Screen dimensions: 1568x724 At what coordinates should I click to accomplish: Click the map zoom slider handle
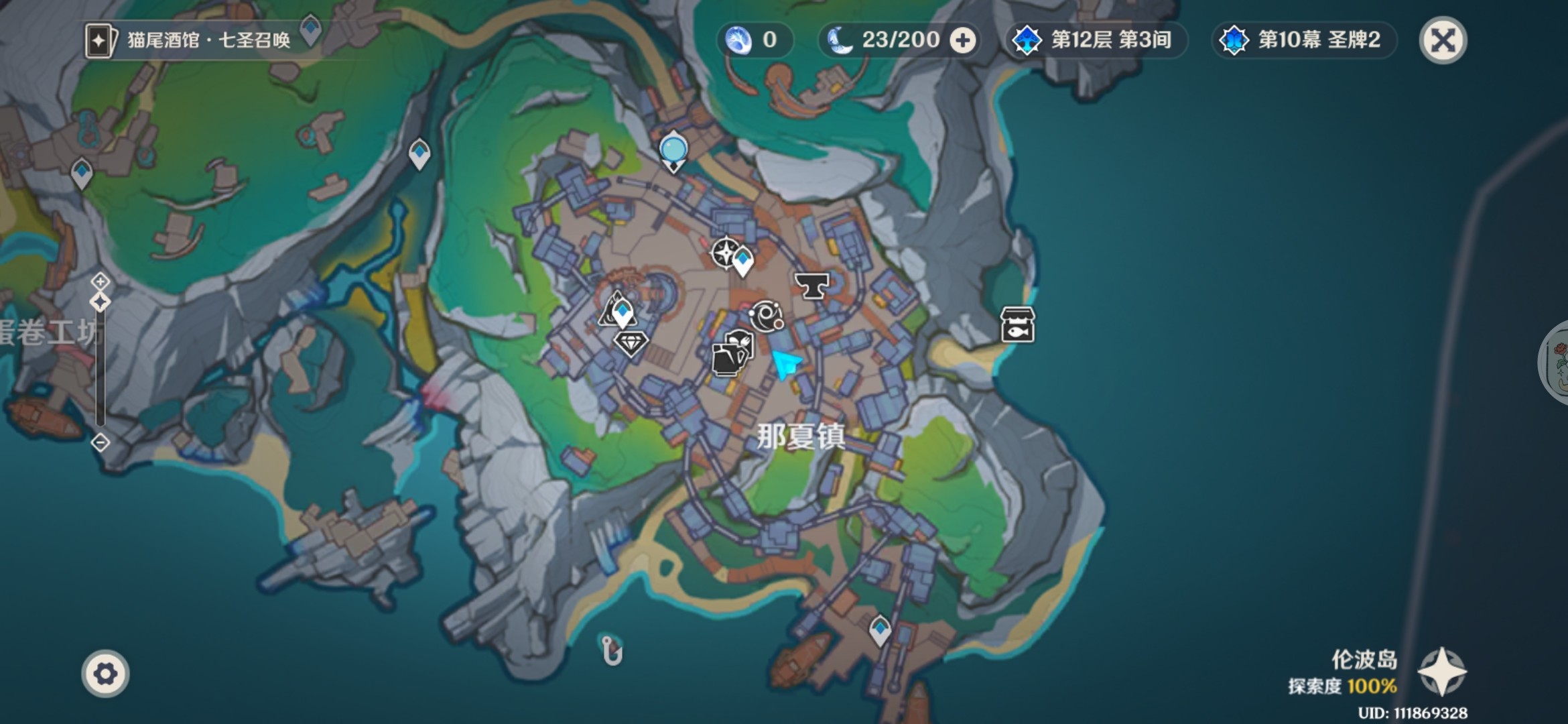(x=101, y=302)
